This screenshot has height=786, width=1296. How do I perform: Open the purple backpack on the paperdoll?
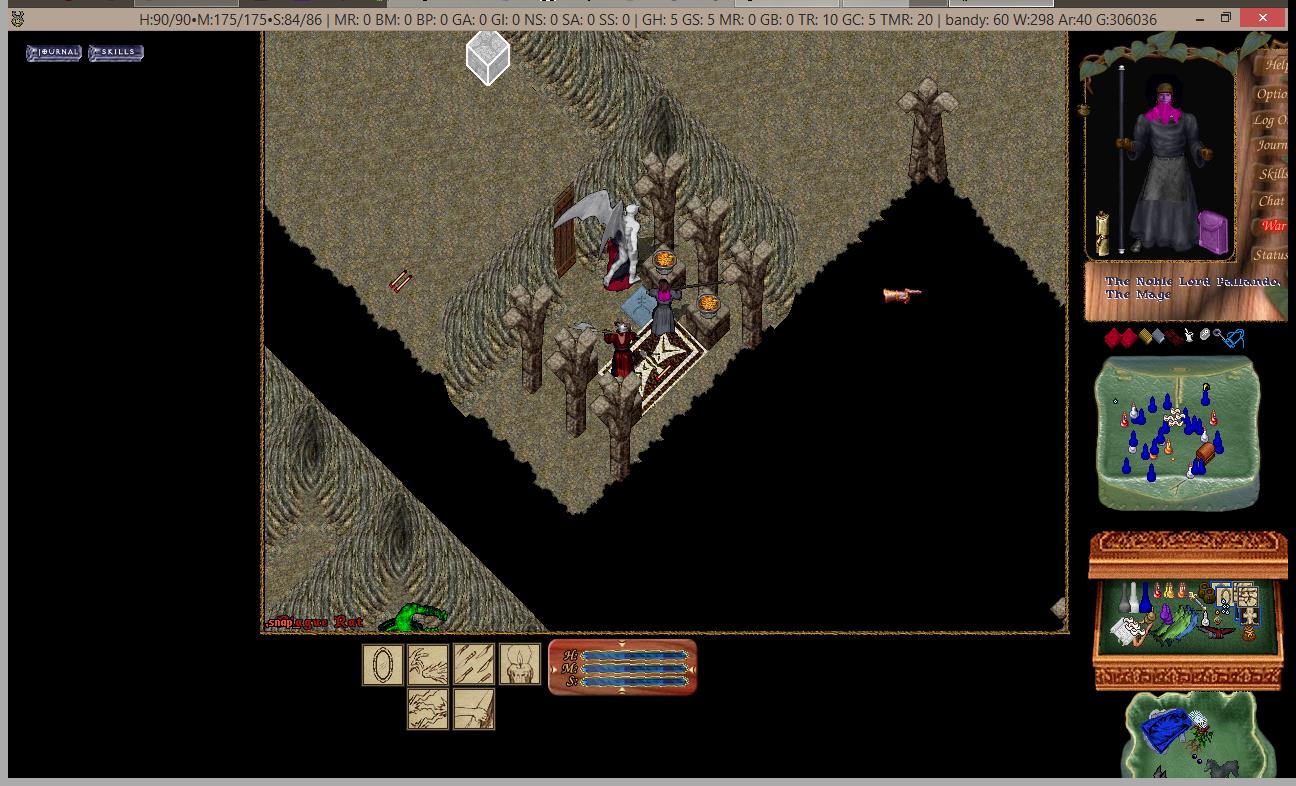(x=1212, y=230)
